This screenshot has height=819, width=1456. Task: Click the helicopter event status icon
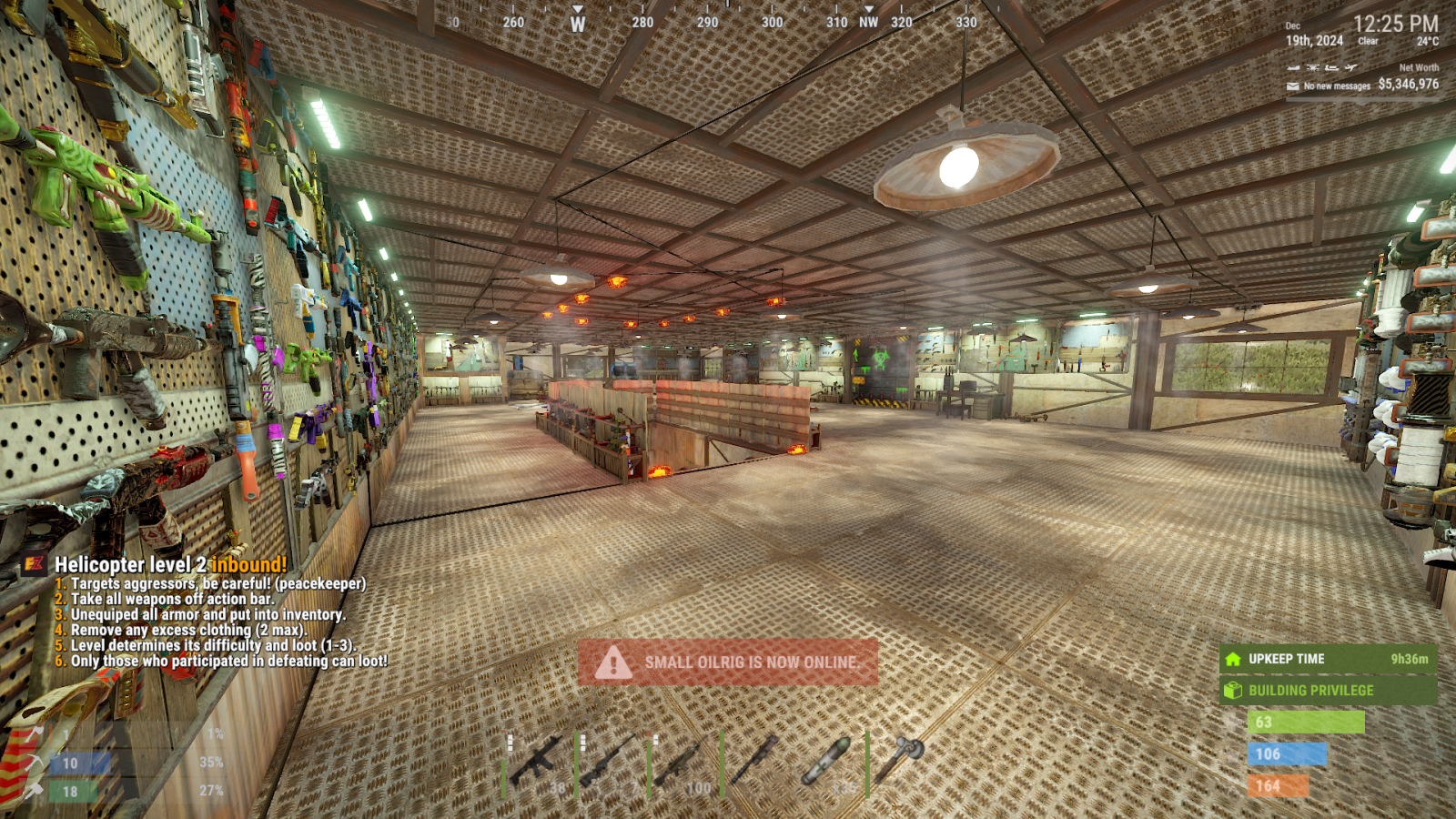tap(1312, 67)
